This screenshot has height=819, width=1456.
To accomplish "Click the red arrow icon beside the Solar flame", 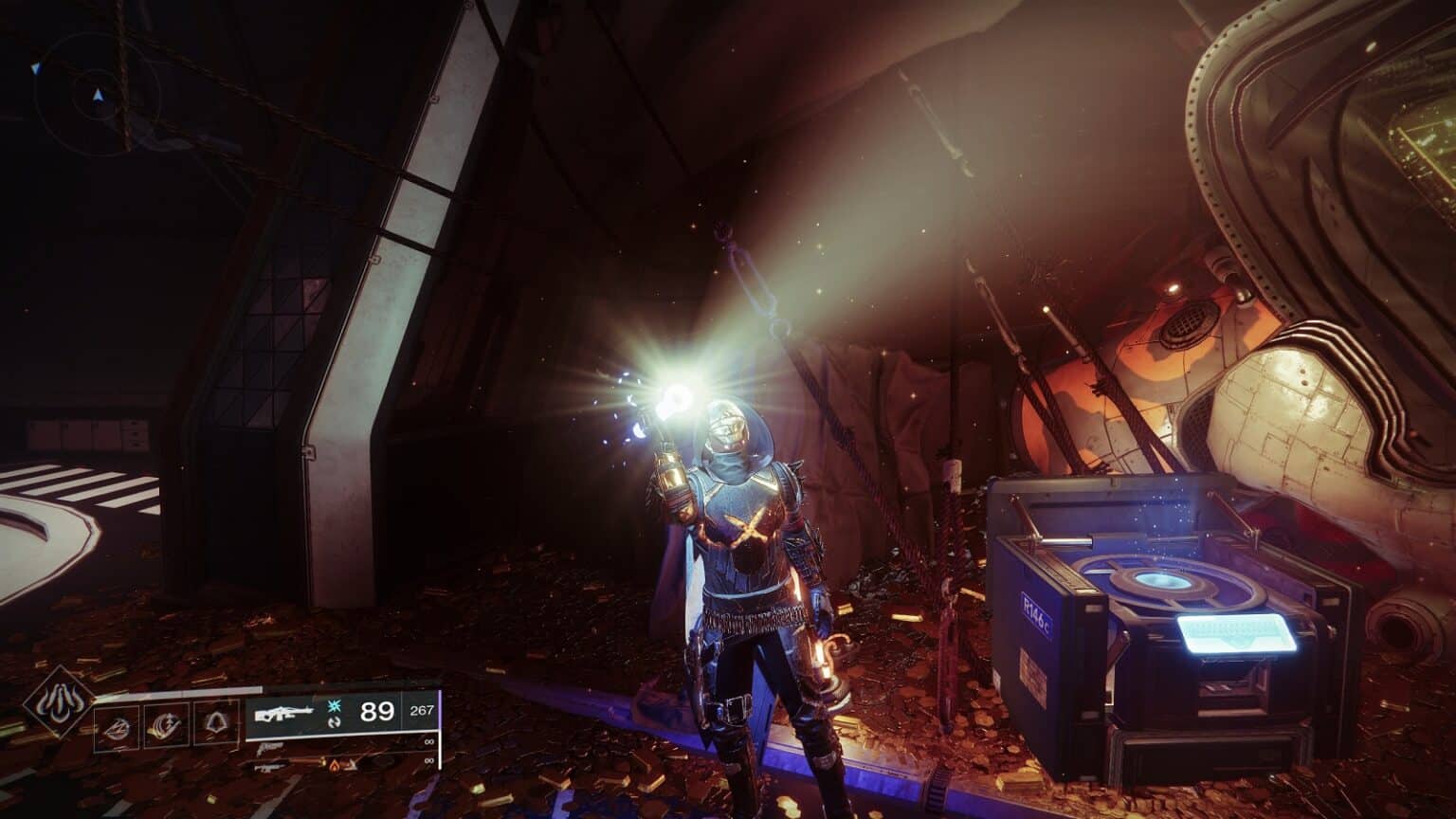I will (352, 765).
